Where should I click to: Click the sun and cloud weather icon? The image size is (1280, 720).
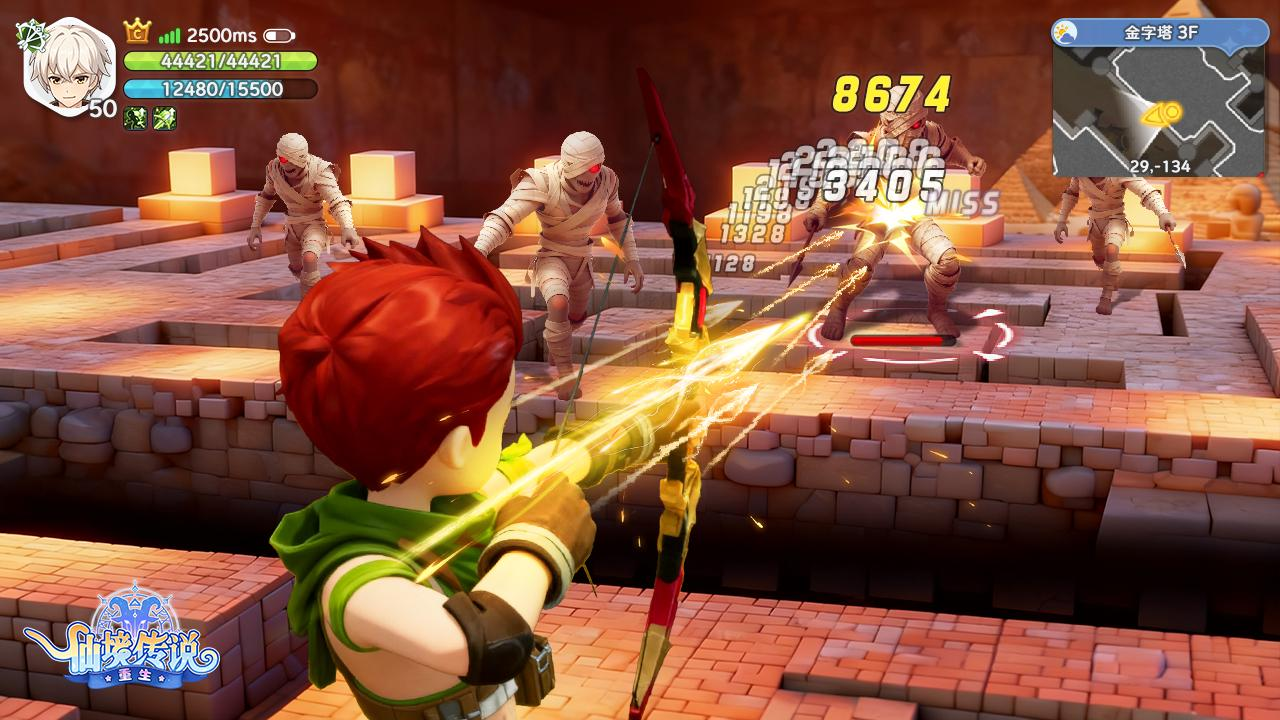[1066, 32]
